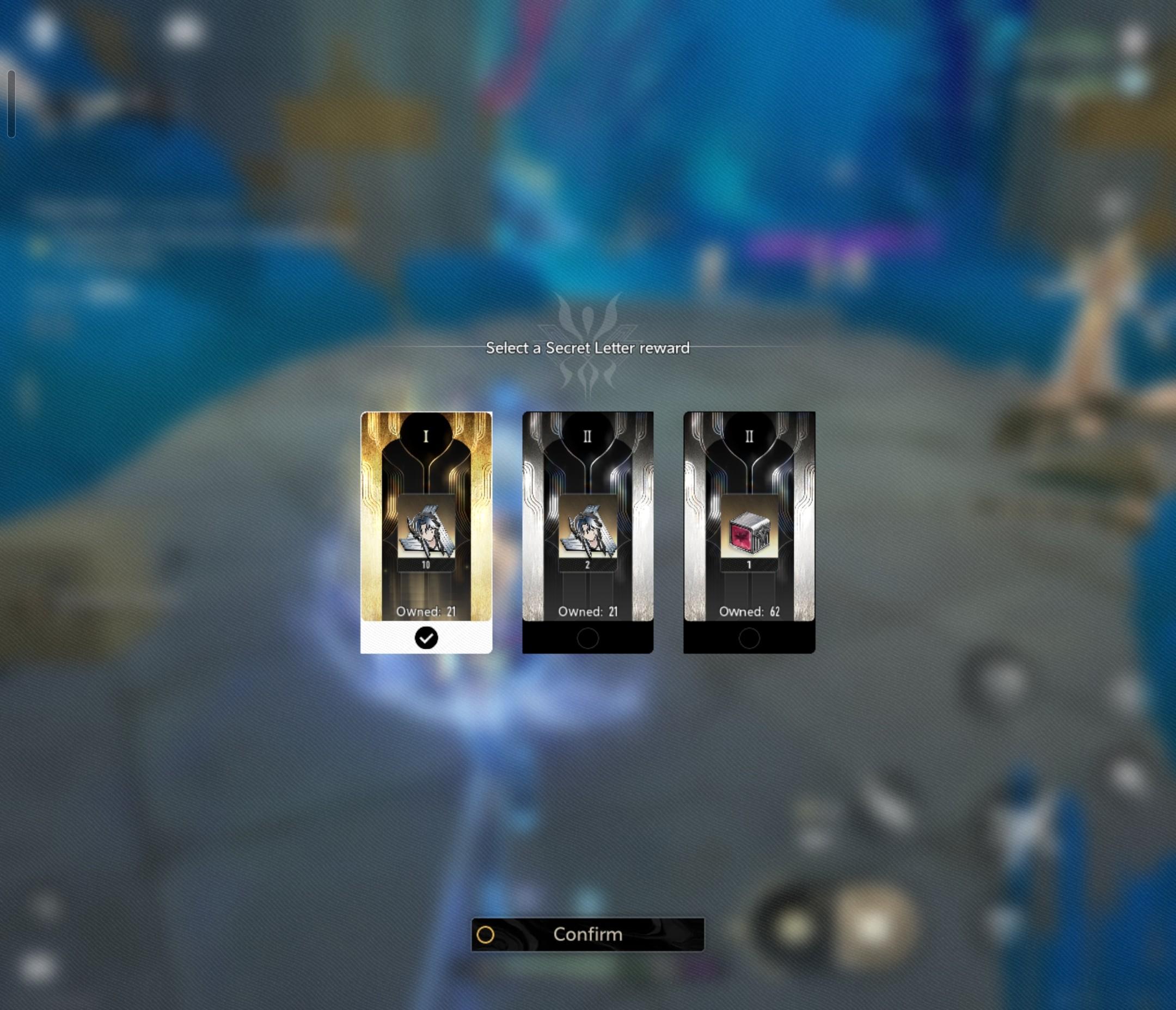Tick the radio circle under the red cube card

(x=749, y=638)
